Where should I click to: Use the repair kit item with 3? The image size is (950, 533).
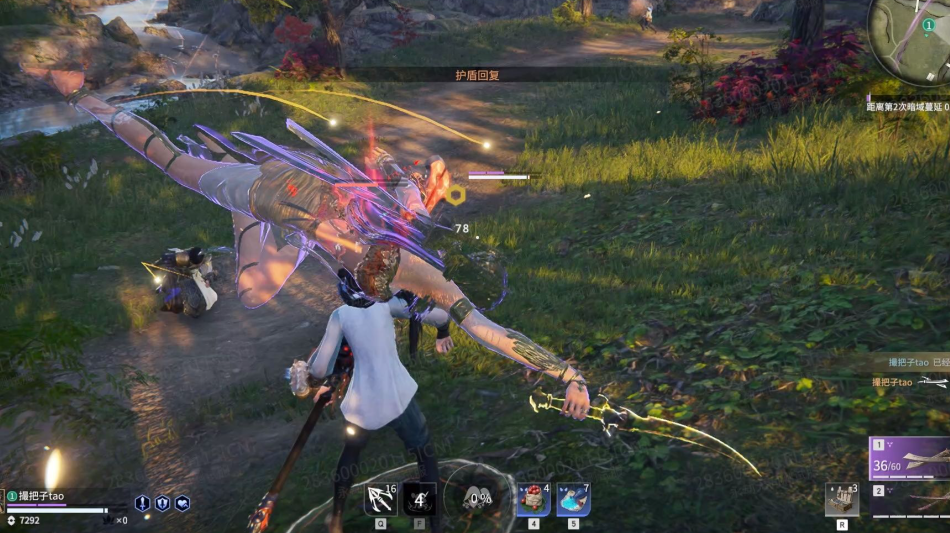[x=841, y=499]
